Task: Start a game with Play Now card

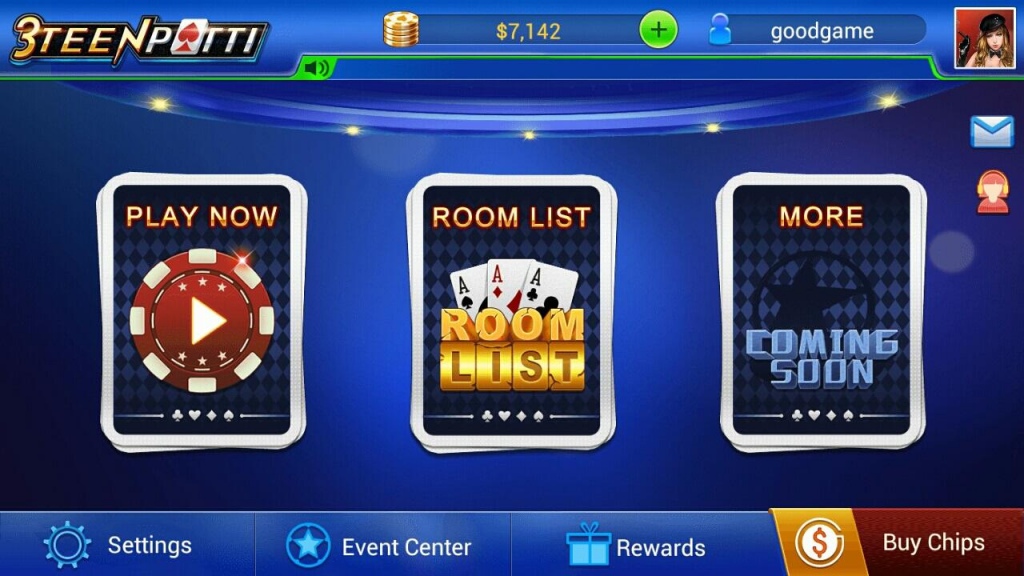Action: click(202, 312)
